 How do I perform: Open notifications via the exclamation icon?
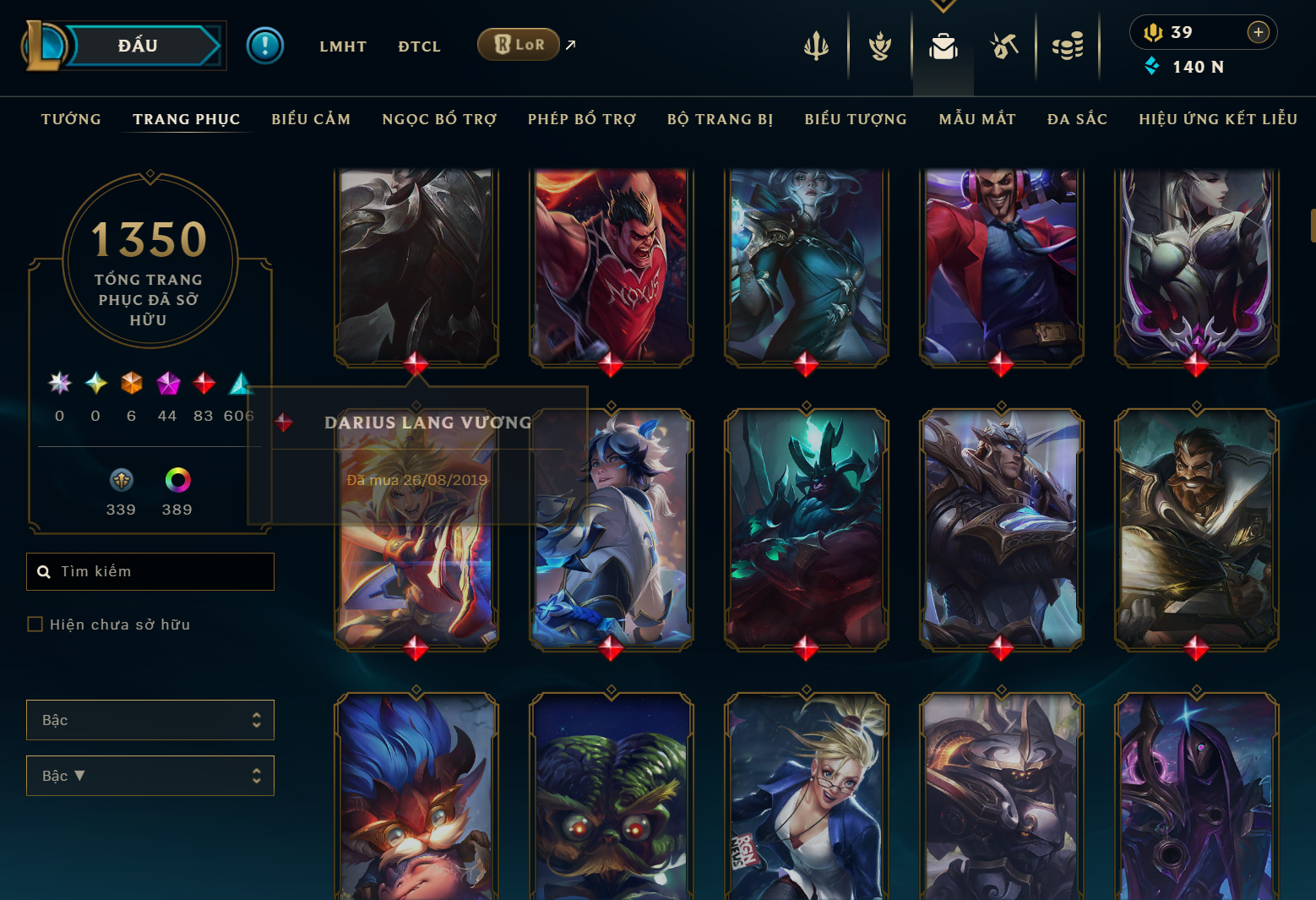pos(264,45)
